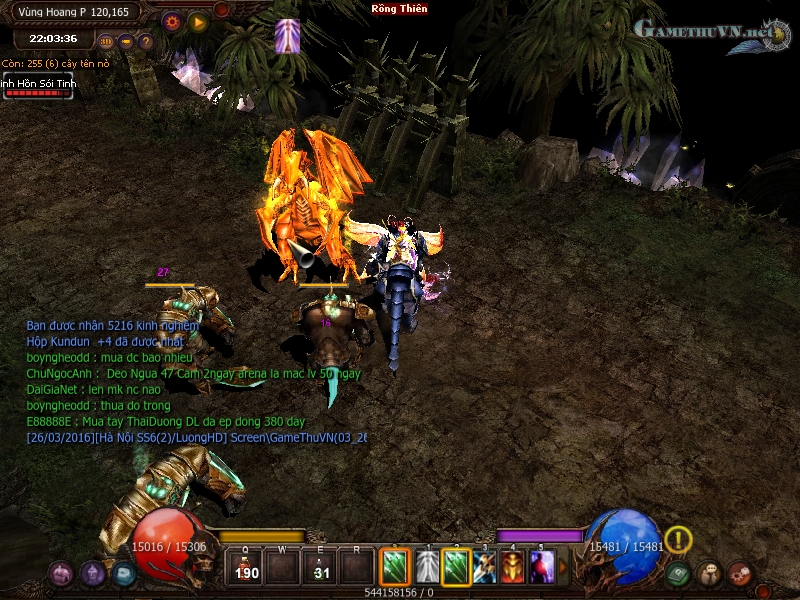Select the pale winged skill in slot 1

427,568
